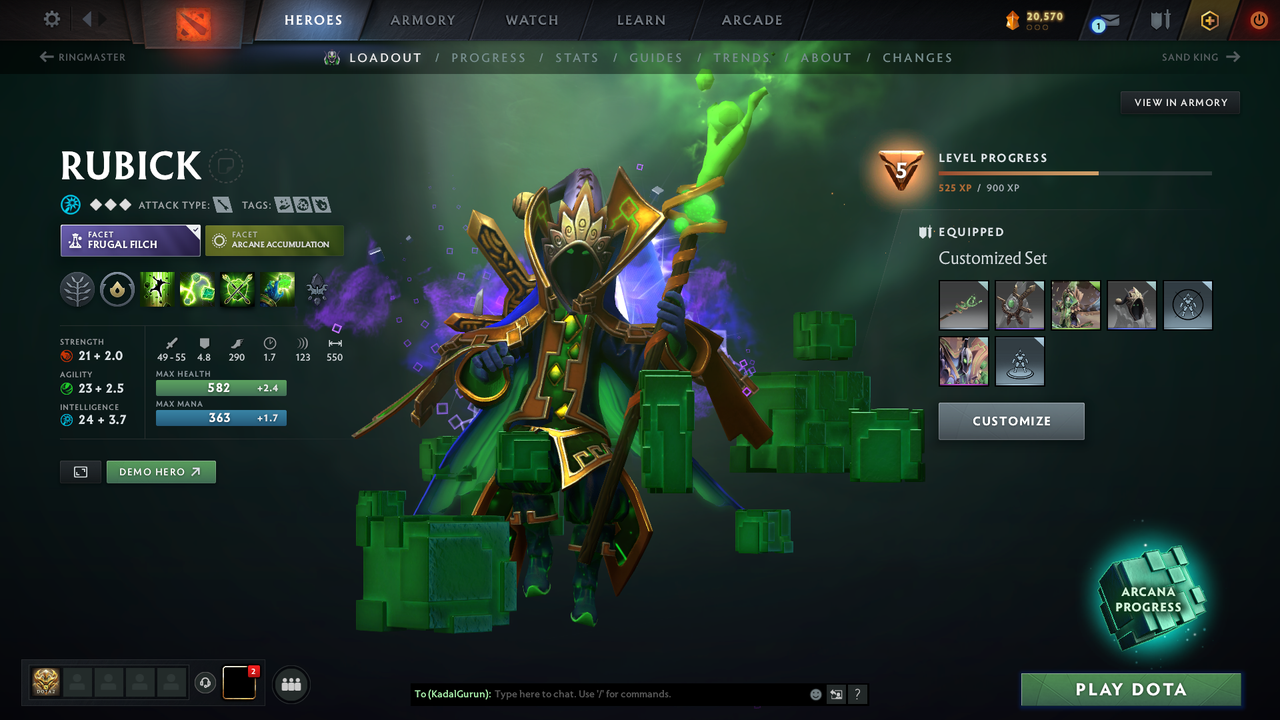Open the Armory plus icon
Viewport: 1280px width, 720px height.
coord(1209,19)
